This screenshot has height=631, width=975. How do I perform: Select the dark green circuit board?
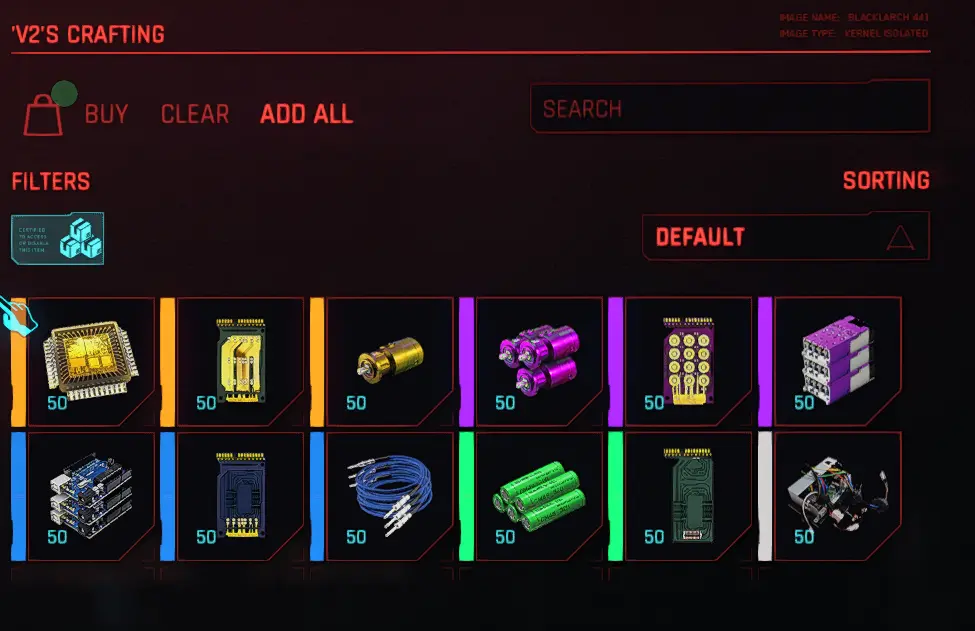coord(688,496)
